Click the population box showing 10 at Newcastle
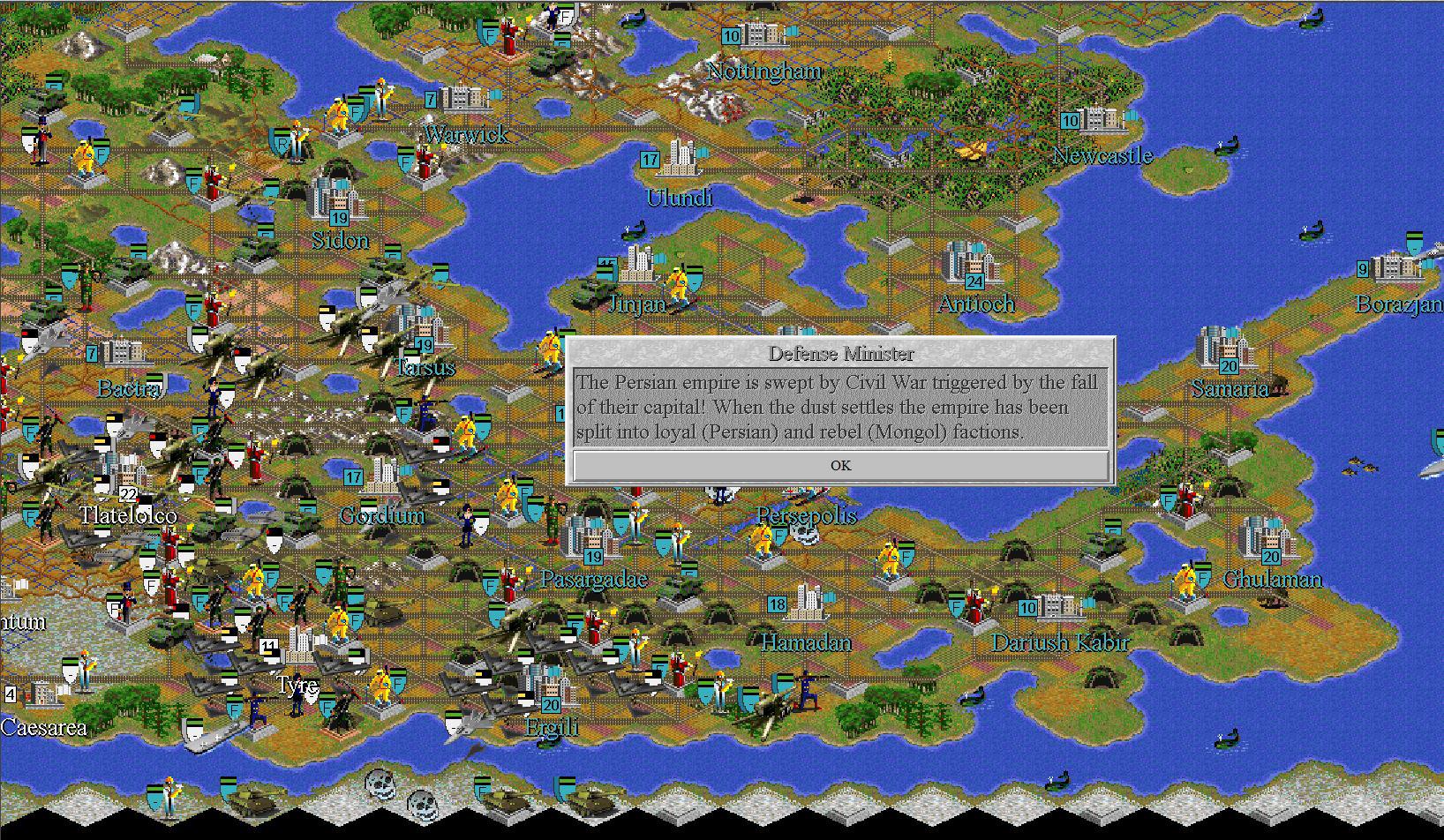1444x840 pixels. click(x=1071, y=121)
